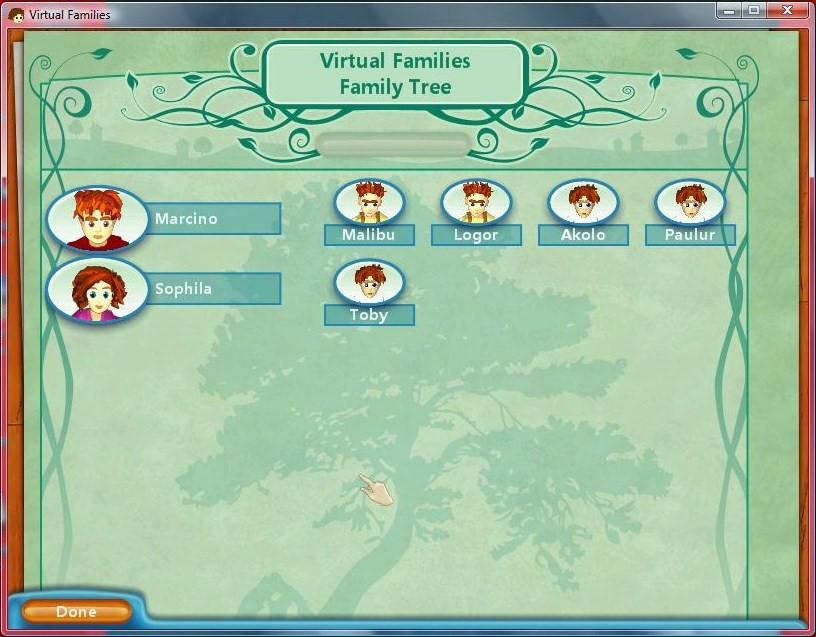This screenshot has width=816, height=637.
Task: Pick the Paulur child portrait
Action: click(x=690, y=202)
